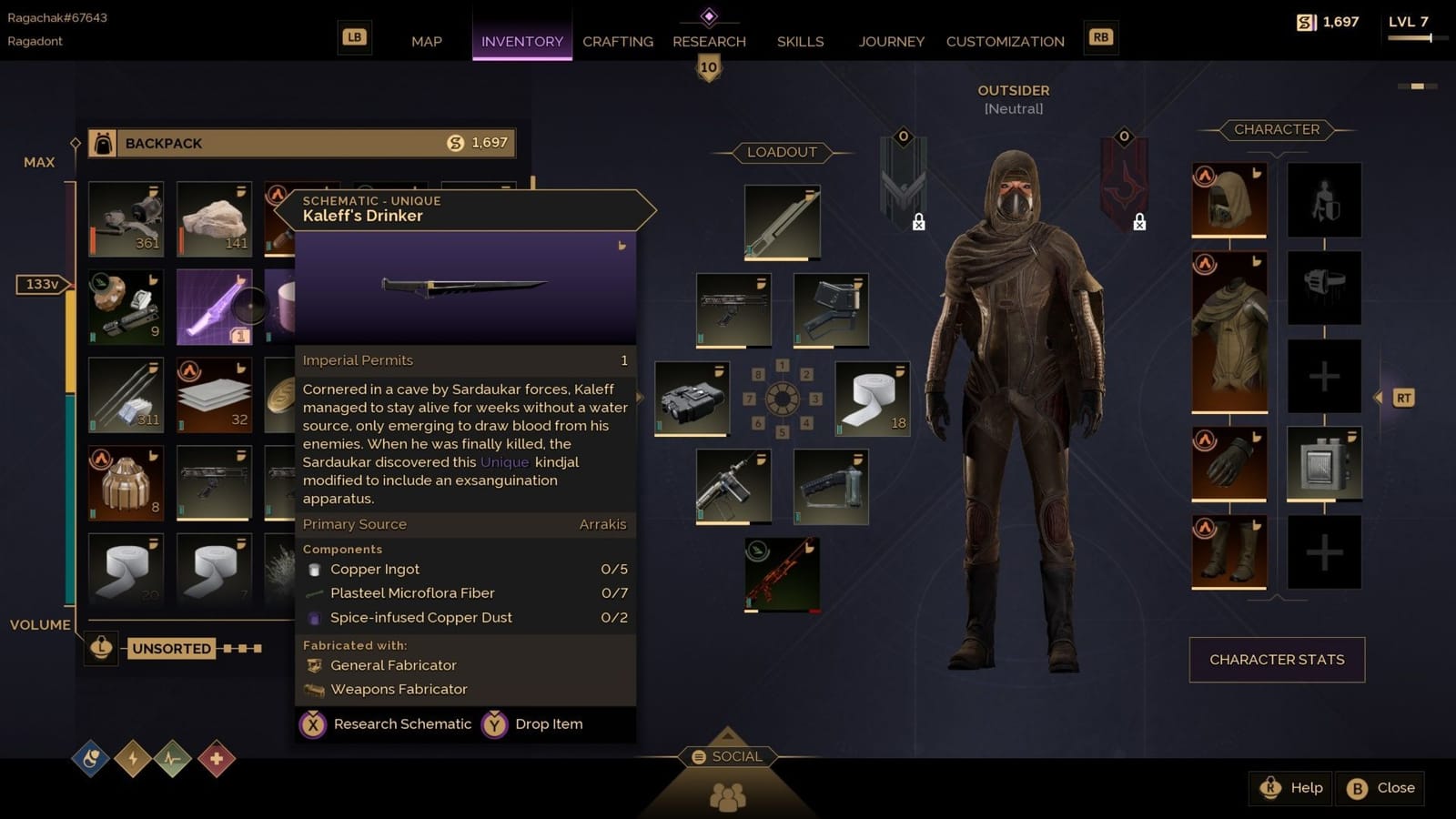The height and width of the screenshot is (819, 1456).
Task: Expand the Social panel at the bottom
Action: pos(726,755)
